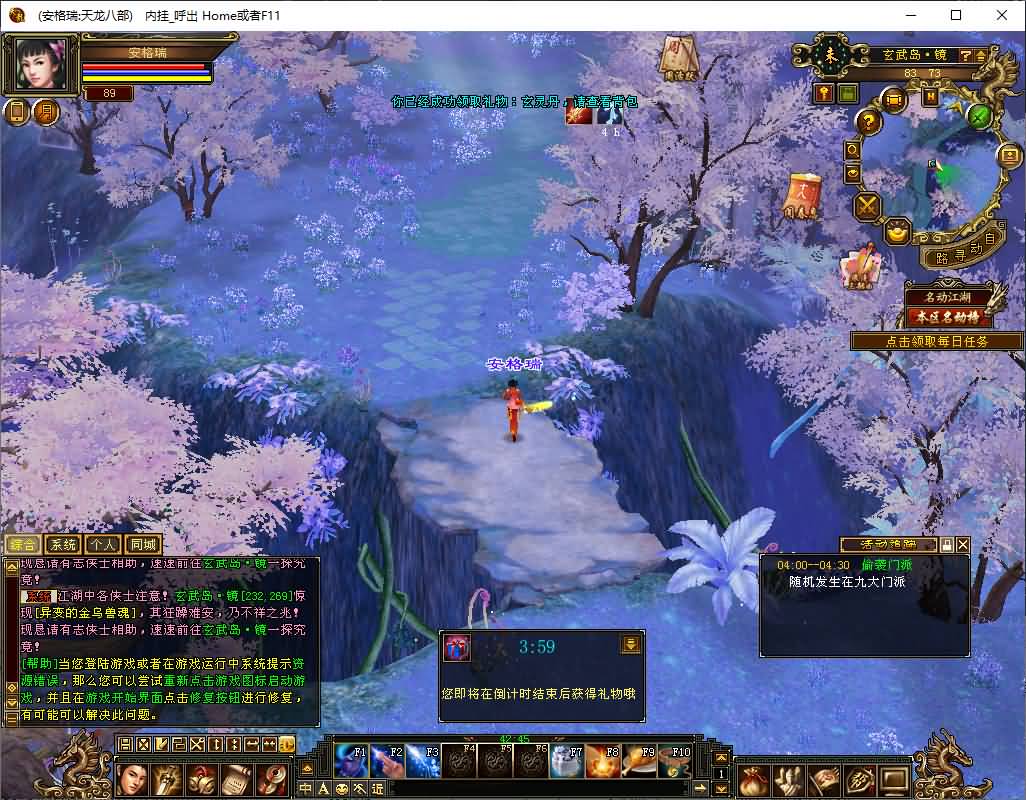
Task: Open the 本区名动榜 ranking button
Action: pos(949,318)
